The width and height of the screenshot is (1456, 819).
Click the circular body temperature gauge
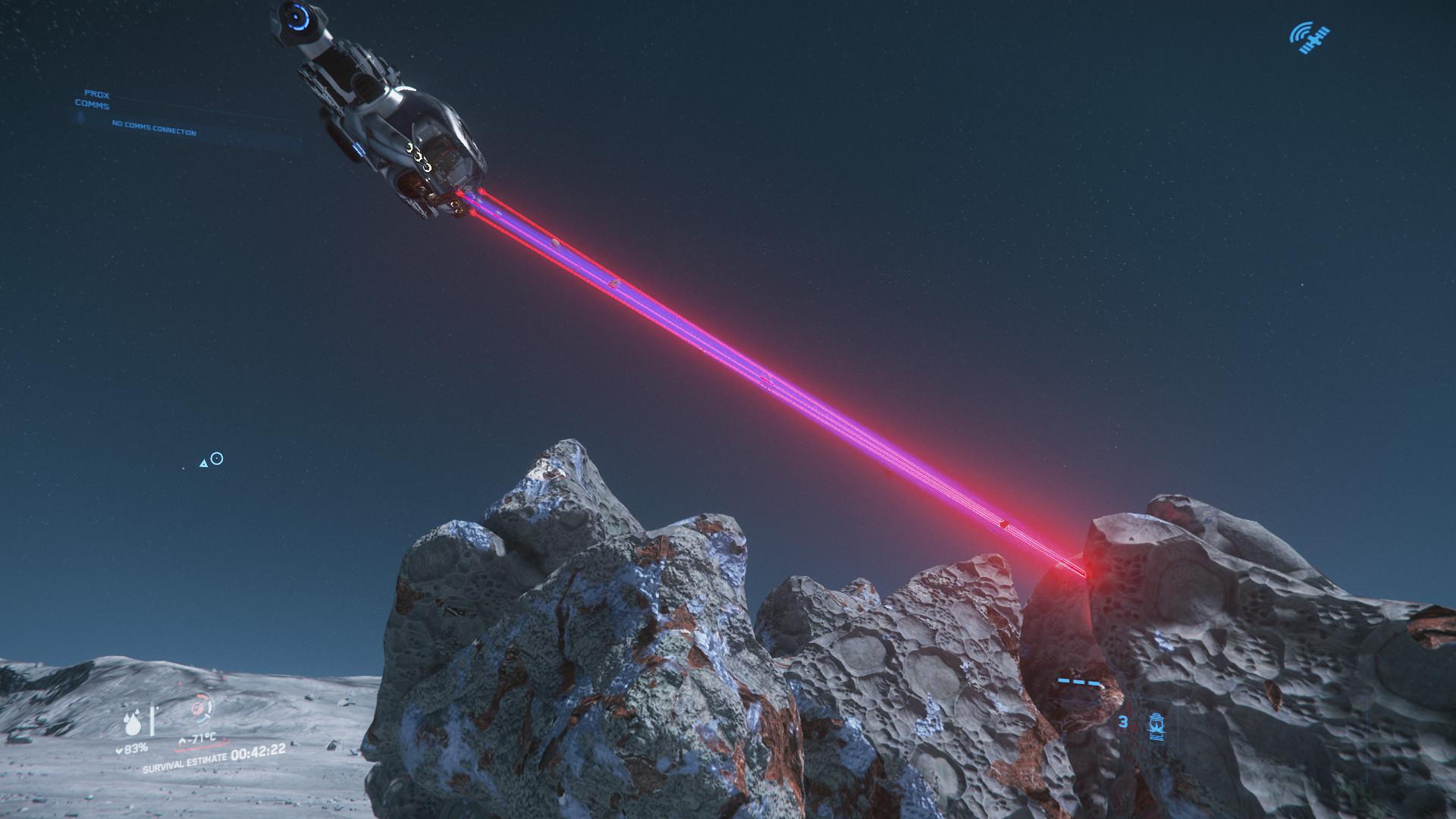tap(200, 709)
